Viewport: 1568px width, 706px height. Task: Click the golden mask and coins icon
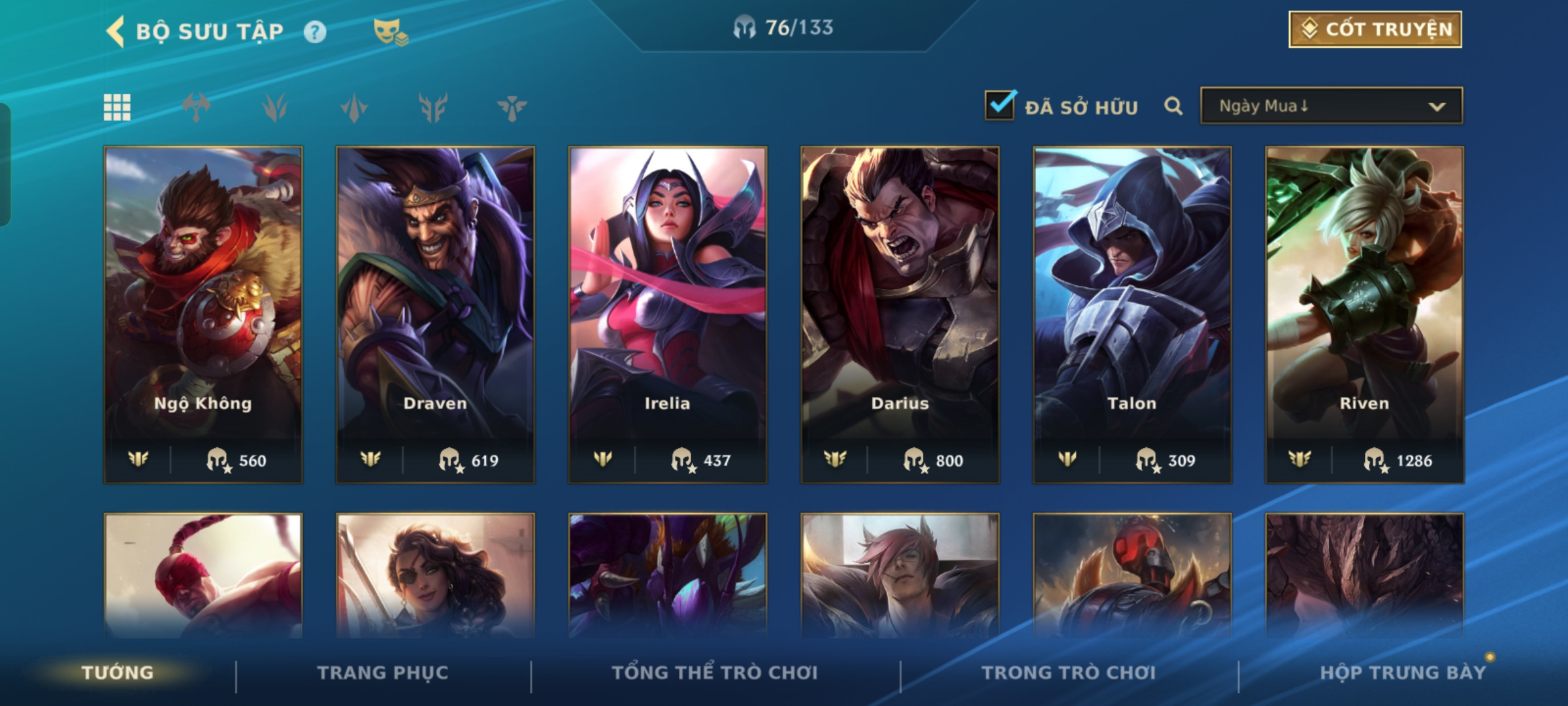coord(391,32)
